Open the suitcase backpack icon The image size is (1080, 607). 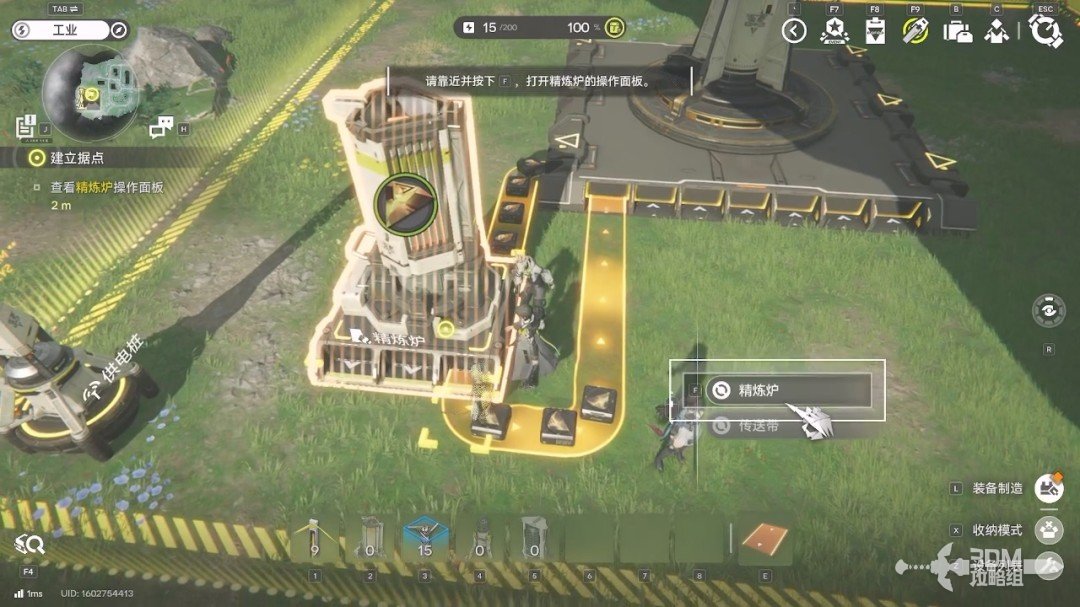point(957,31)
